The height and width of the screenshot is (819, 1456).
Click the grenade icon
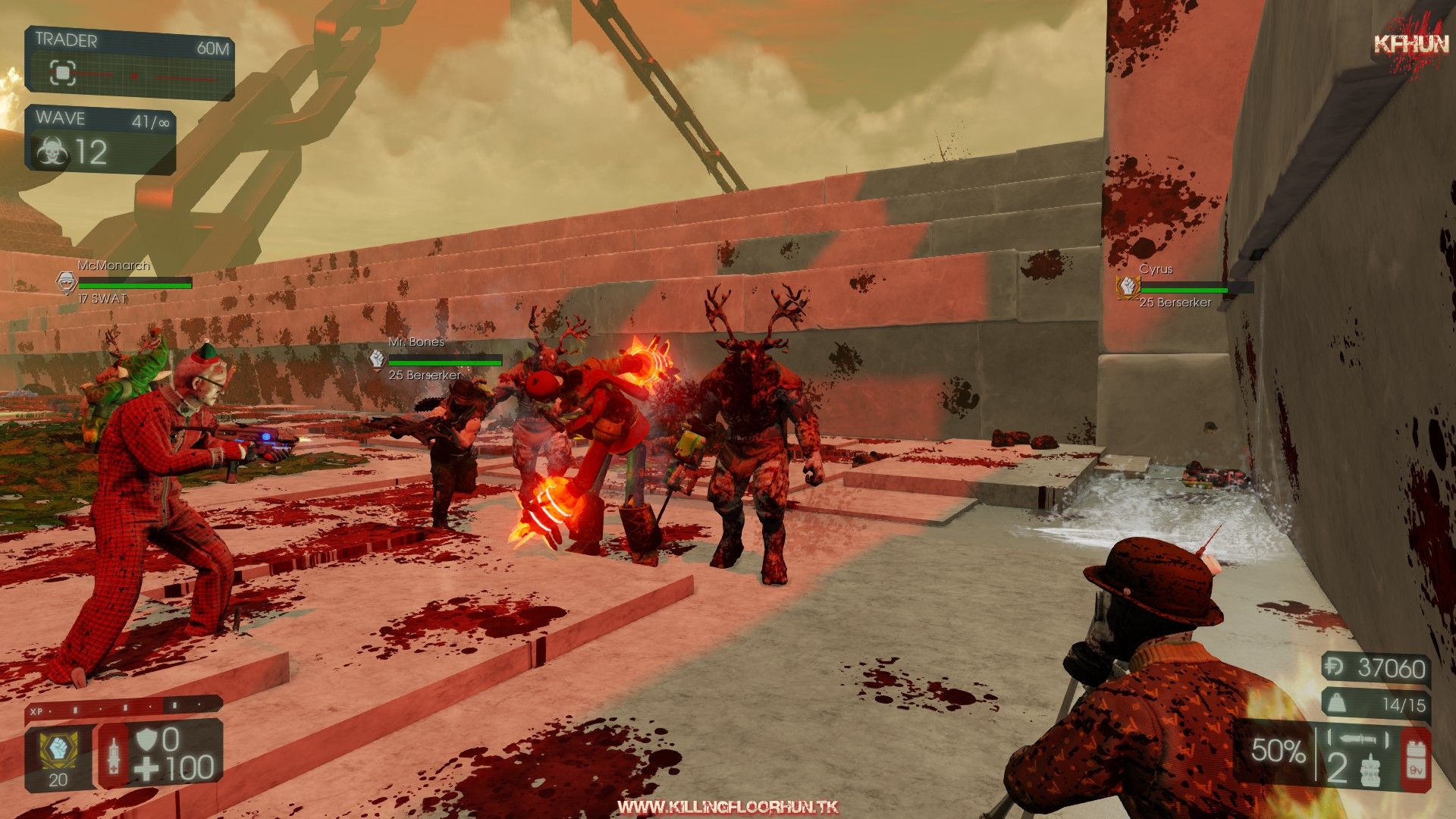1370,770
